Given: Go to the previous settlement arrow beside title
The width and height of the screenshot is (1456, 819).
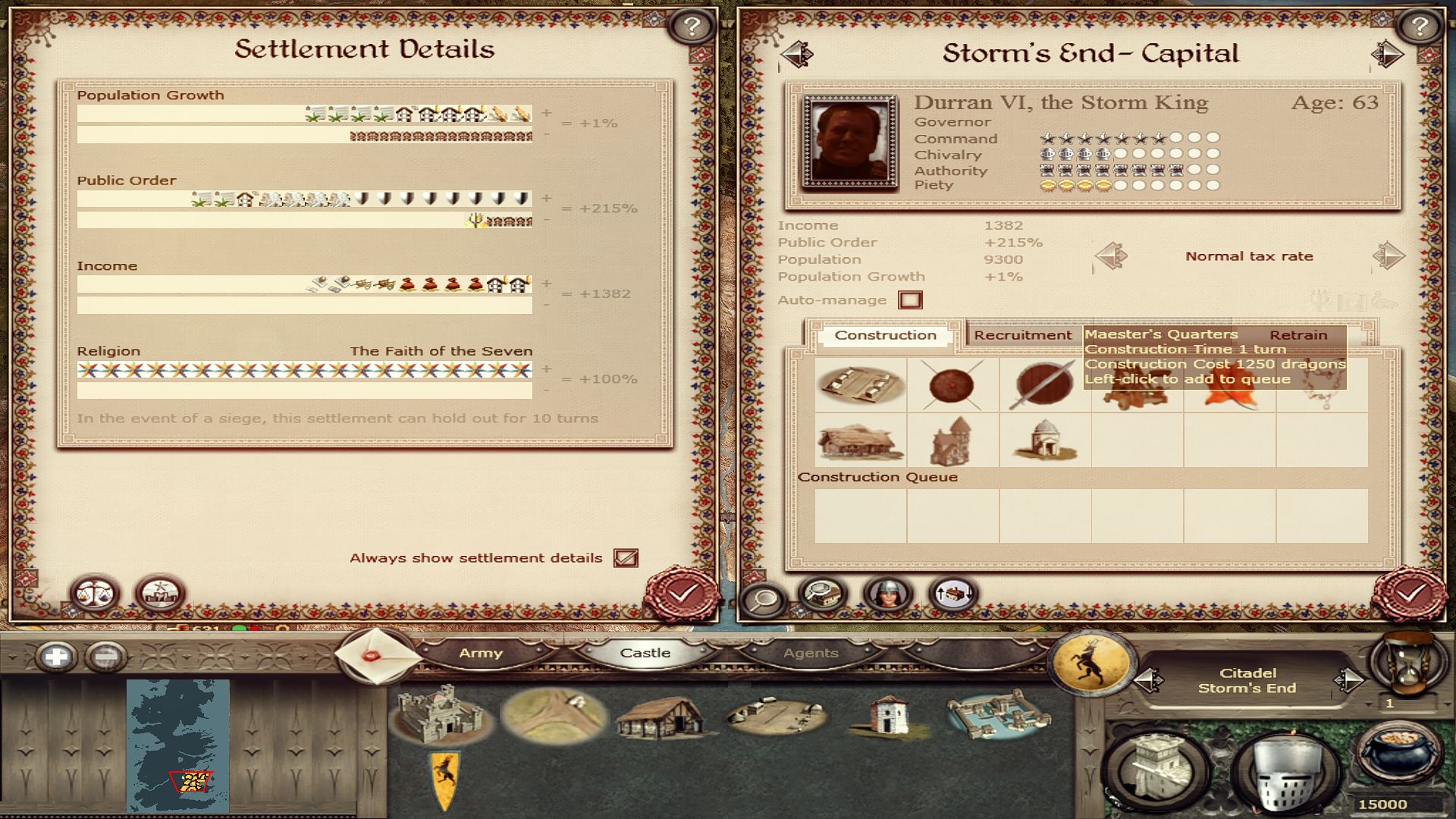Looking at the screenshot, I should pos(796,54).
